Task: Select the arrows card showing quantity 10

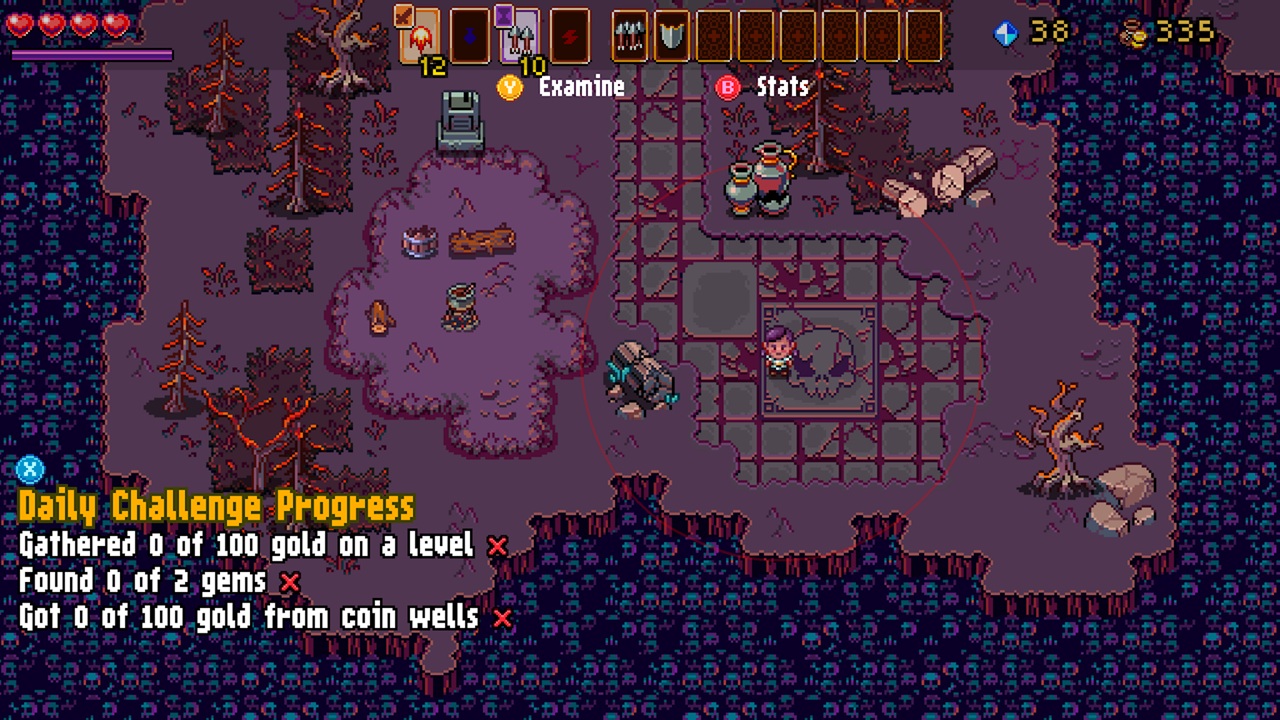Action: [520, 36]
